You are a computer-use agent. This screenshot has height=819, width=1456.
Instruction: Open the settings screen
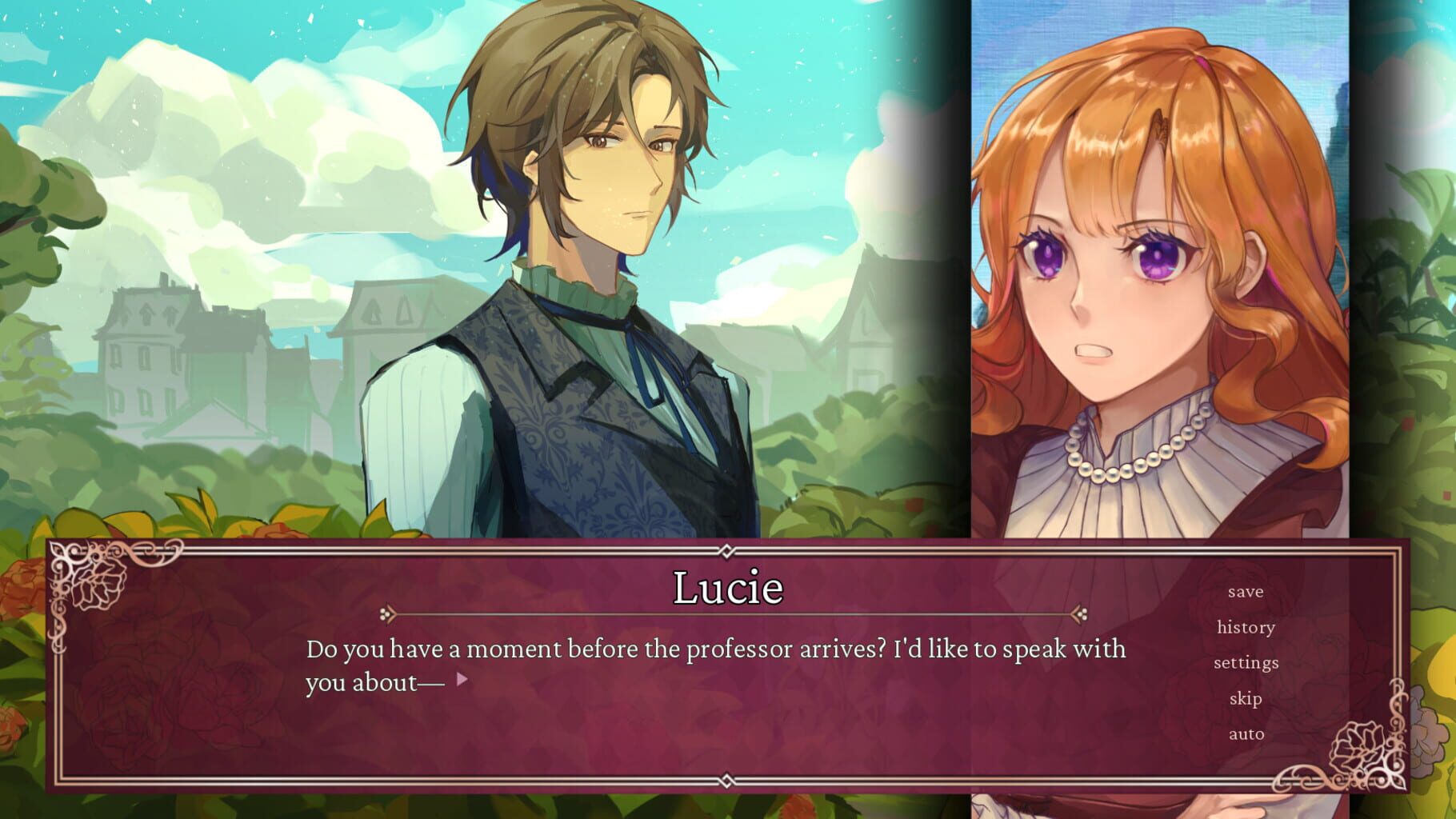(x=1248, y=662)
